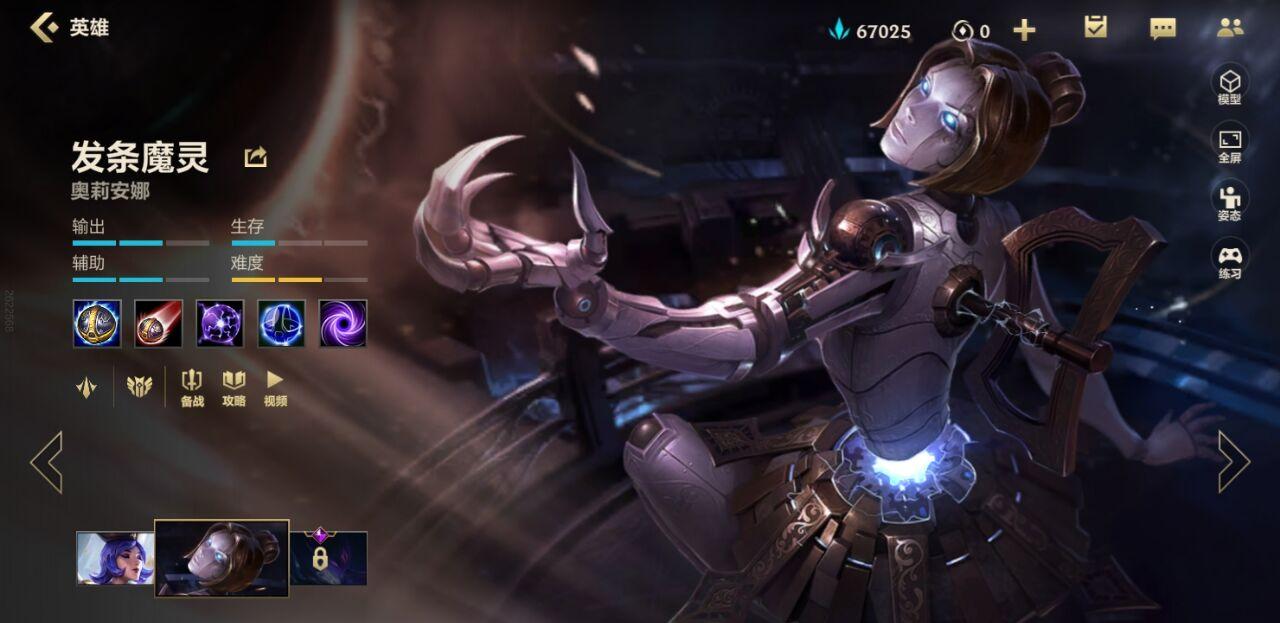Open the 模型 model viewer
Image resolution: width=1280 pixels, height=623 pixels.
tap(1229, 86)
